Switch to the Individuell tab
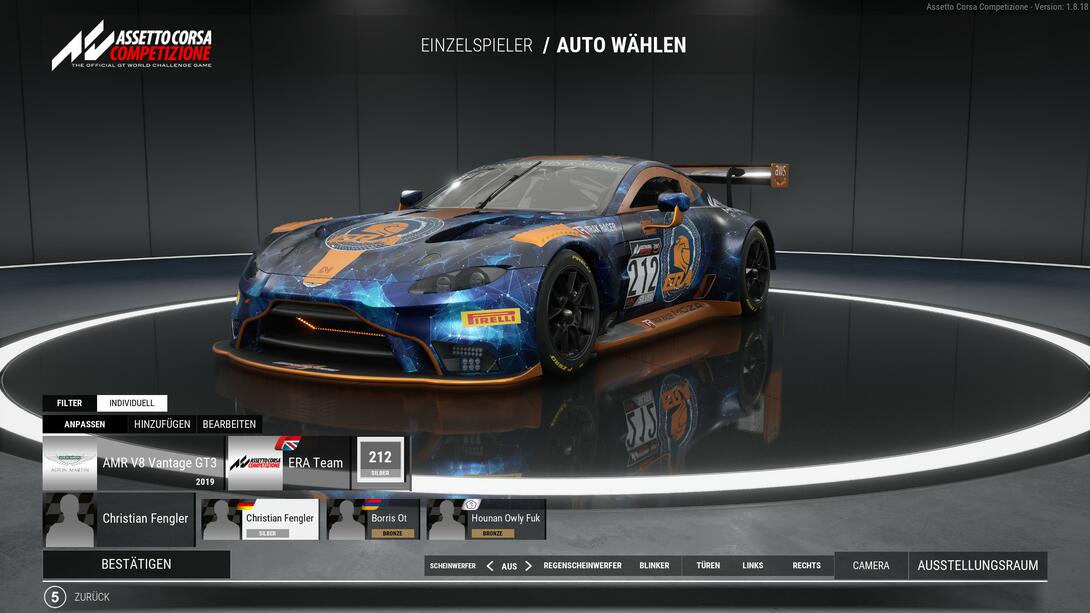The image size is (1090, 613). click(x=132, y=403)
